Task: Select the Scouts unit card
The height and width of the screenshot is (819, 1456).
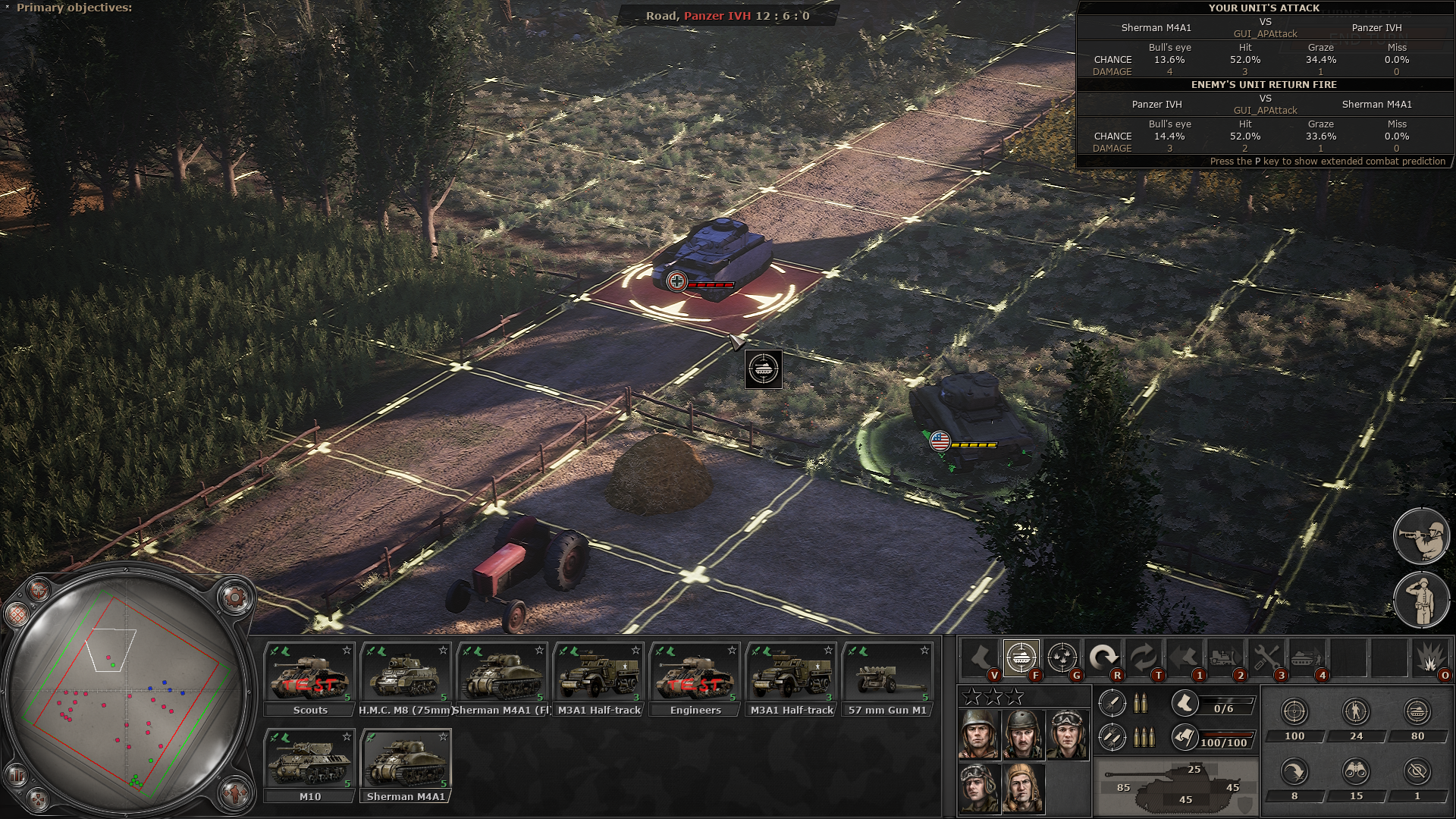Action: pyautogui.click(x=309, y=679)
